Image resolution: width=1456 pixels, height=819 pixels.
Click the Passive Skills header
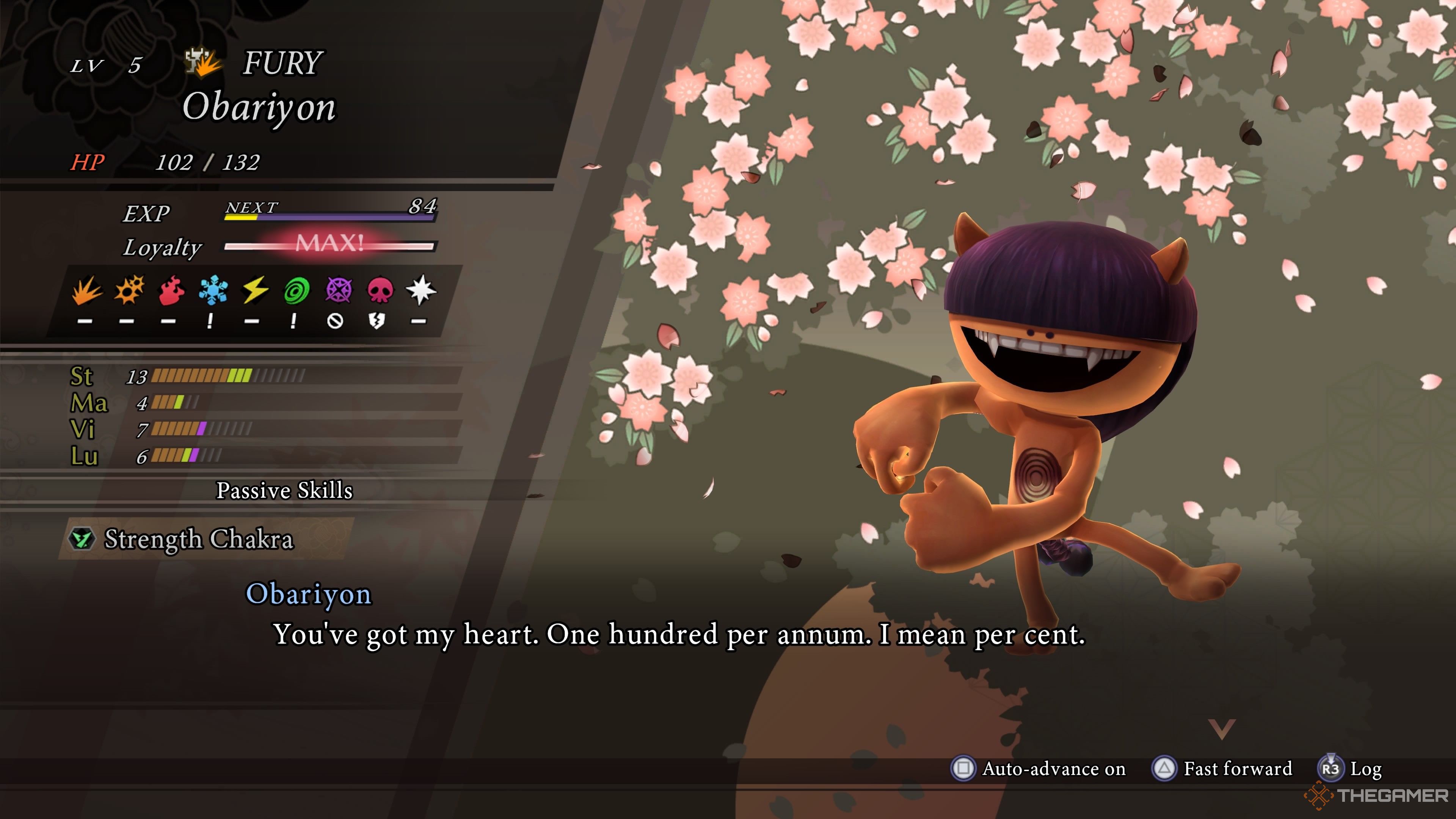[x=284, y=491]
